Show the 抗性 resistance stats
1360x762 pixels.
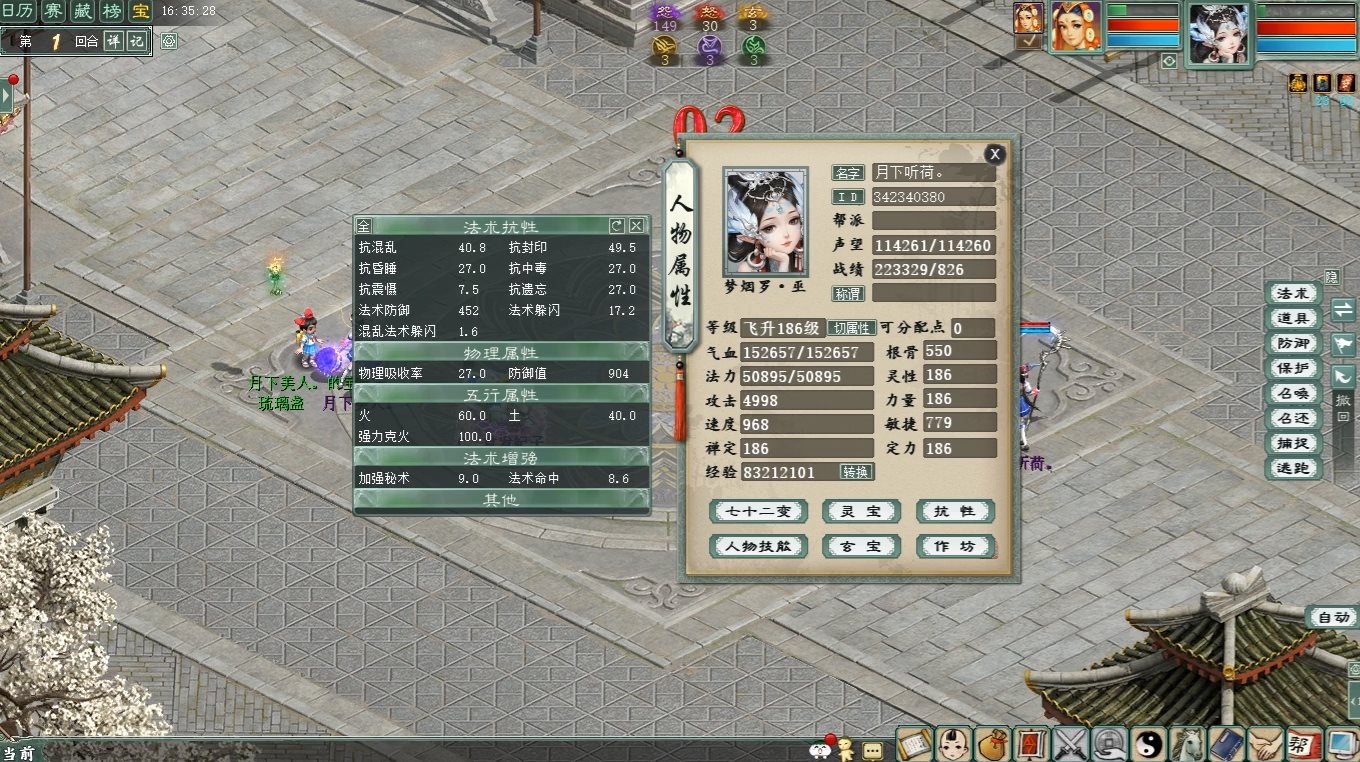(954, 512)
